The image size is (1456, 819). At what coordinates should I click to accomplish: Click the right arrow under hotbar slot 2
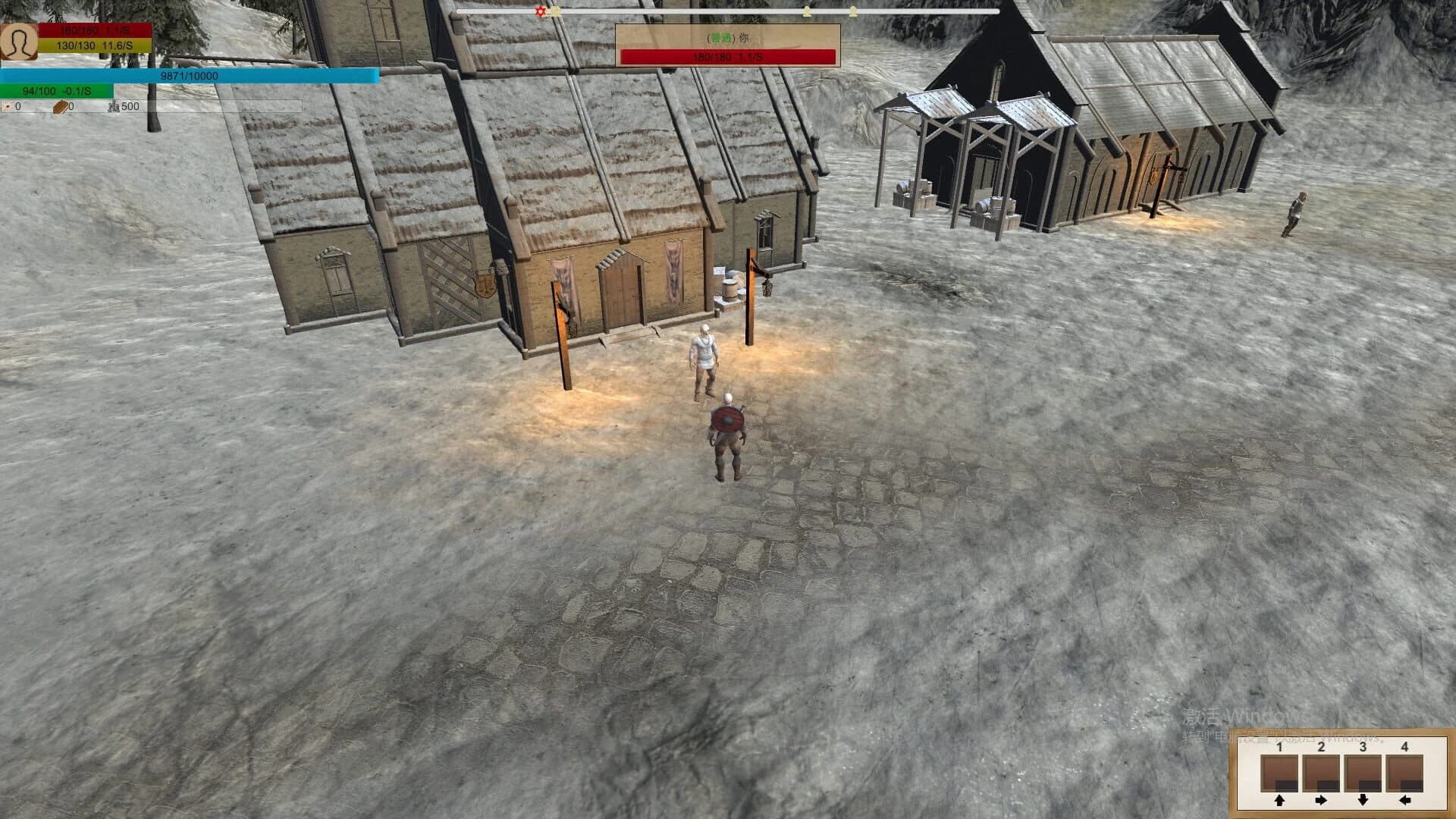[x=1322, y=801]
